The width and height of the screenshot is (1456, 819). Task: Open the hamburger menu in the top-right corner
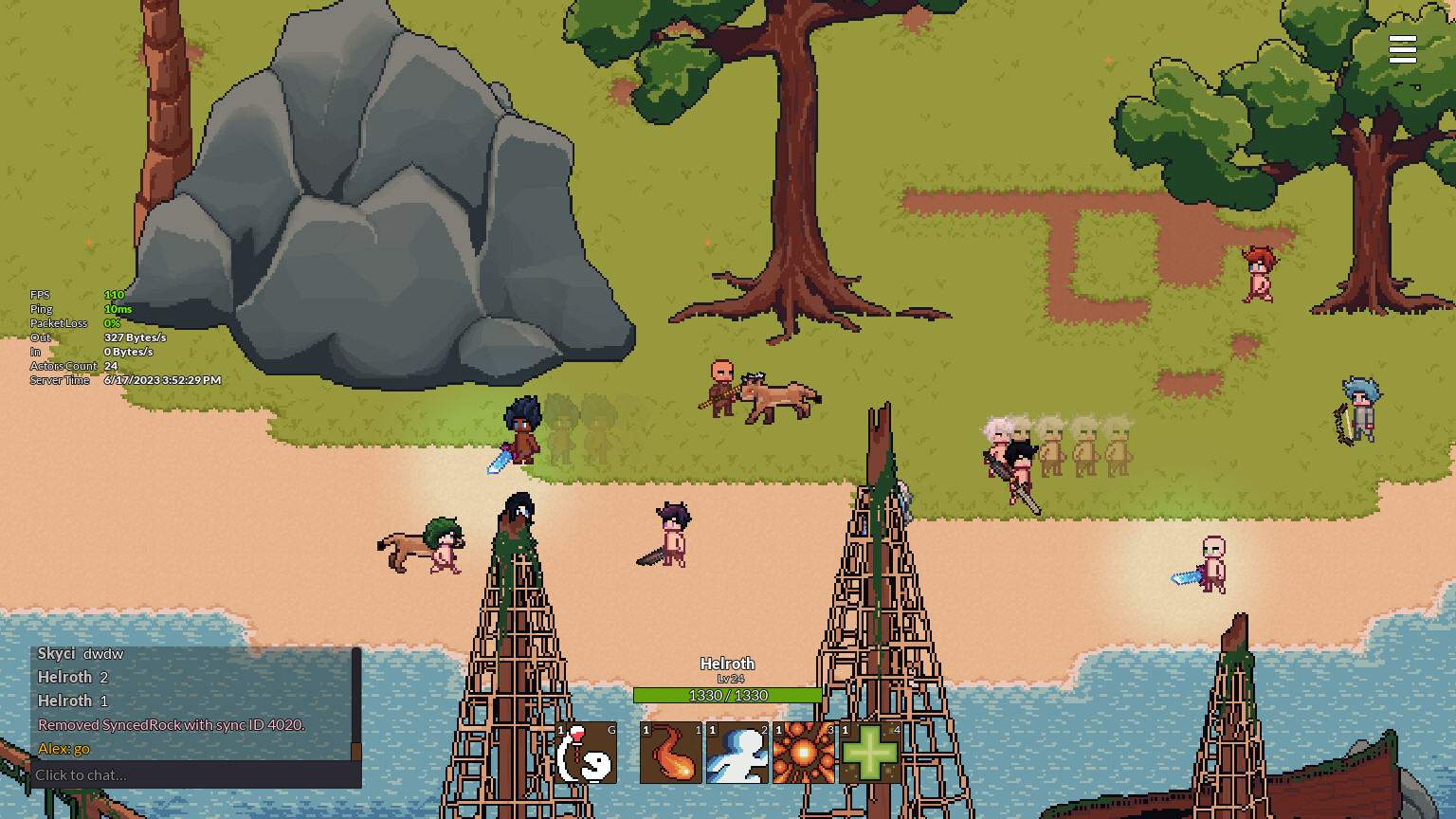point(1403,49)
